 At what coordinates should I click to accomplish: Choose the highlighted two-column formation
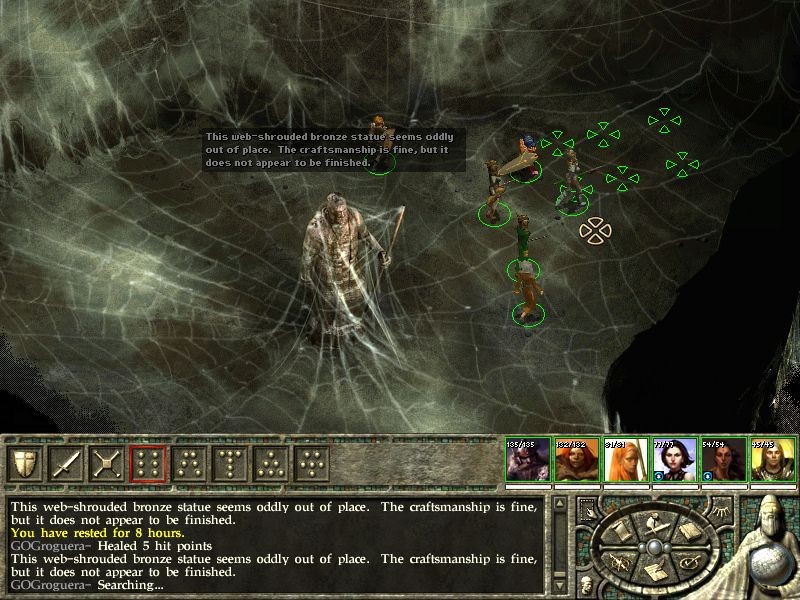(x=148, y=463)
